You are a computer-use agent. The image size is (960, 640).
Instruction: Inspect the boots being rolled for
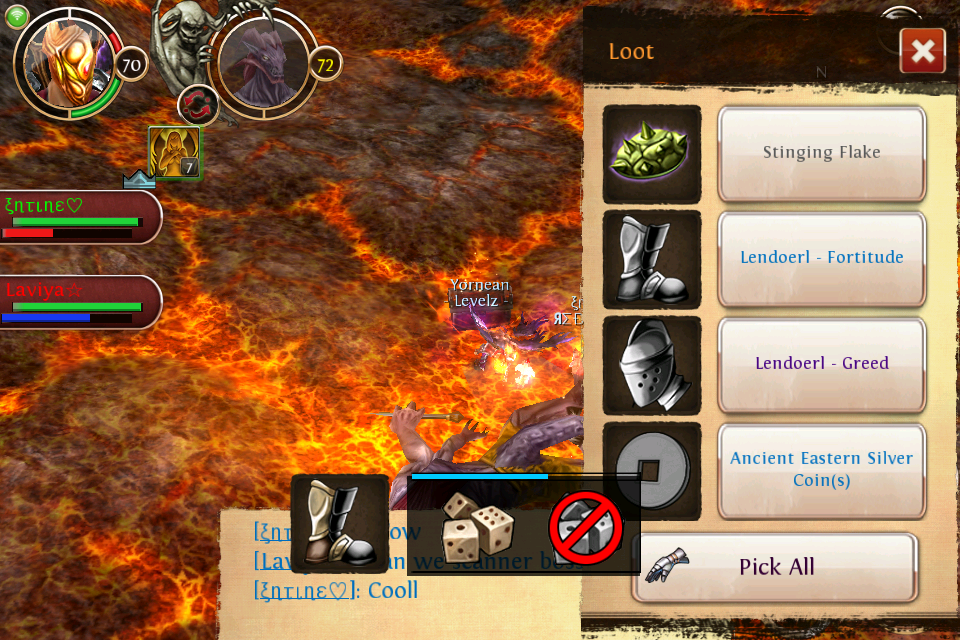[x=340, y=524]
